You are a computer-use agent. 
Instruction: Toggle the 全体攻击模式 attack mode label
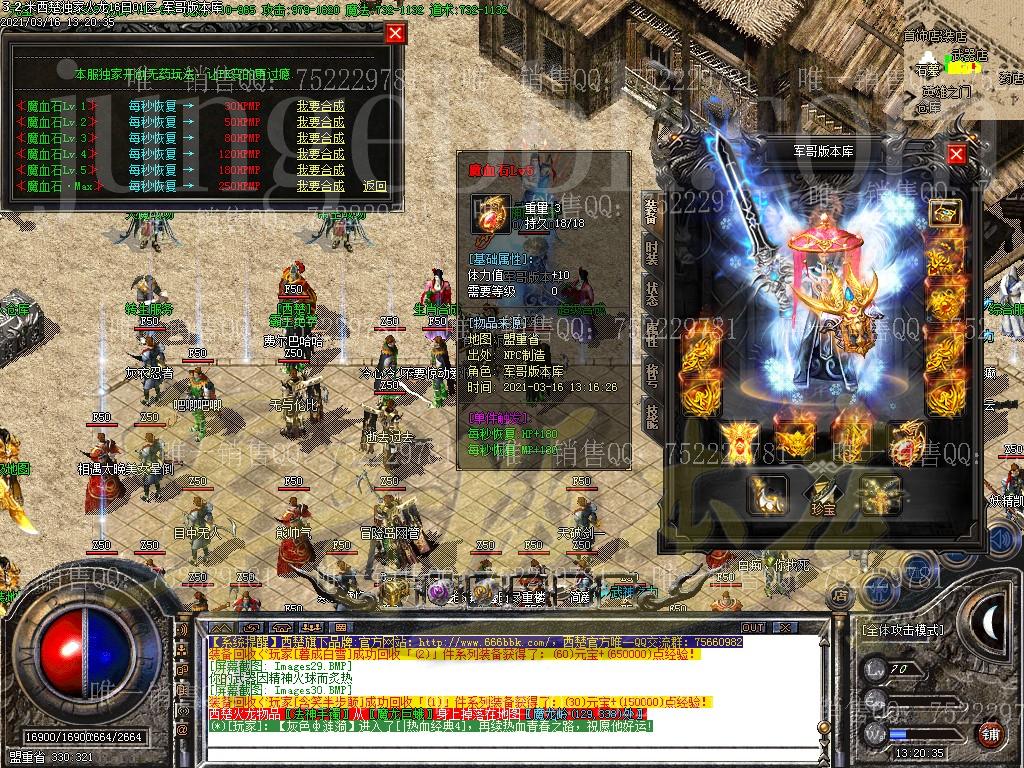click(902, 630)
